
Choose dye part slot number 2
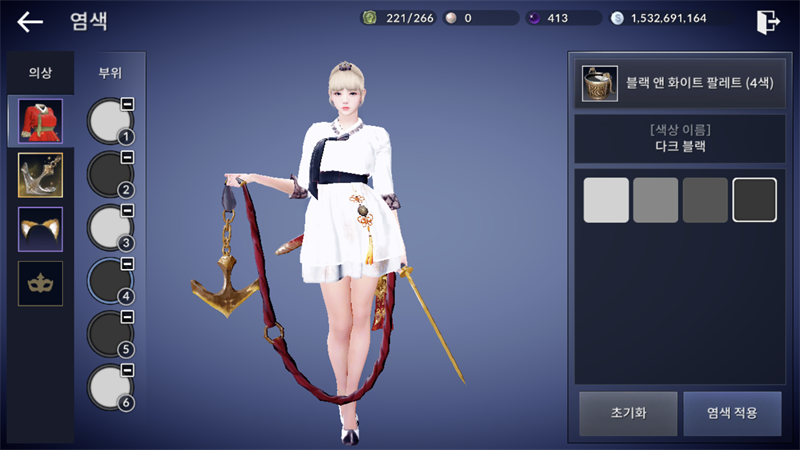click(110, 175)
